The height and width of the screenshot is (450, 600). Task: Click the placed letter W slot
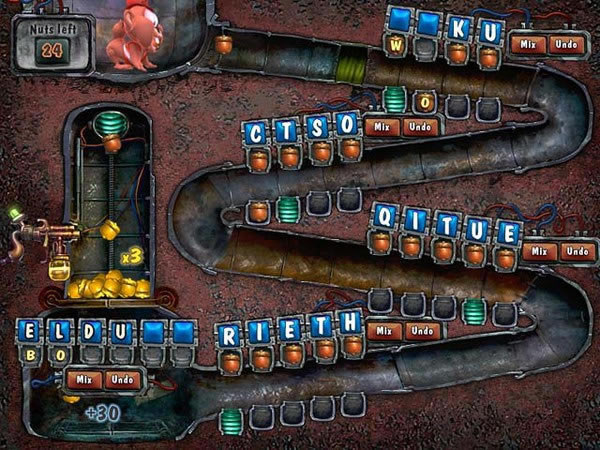click(x=397, y=46)
